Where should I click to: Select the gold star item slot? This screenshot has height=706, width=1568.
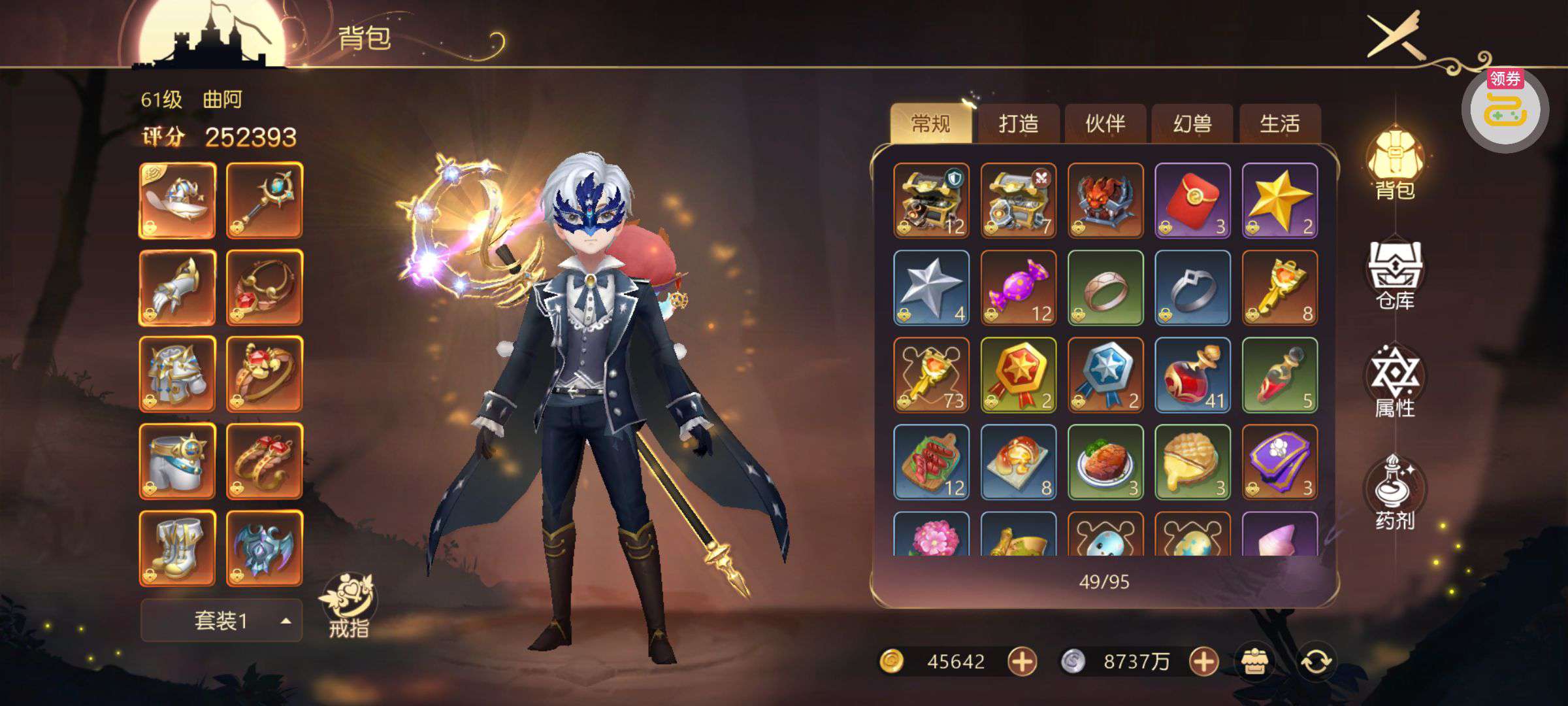click(1279, 201)
